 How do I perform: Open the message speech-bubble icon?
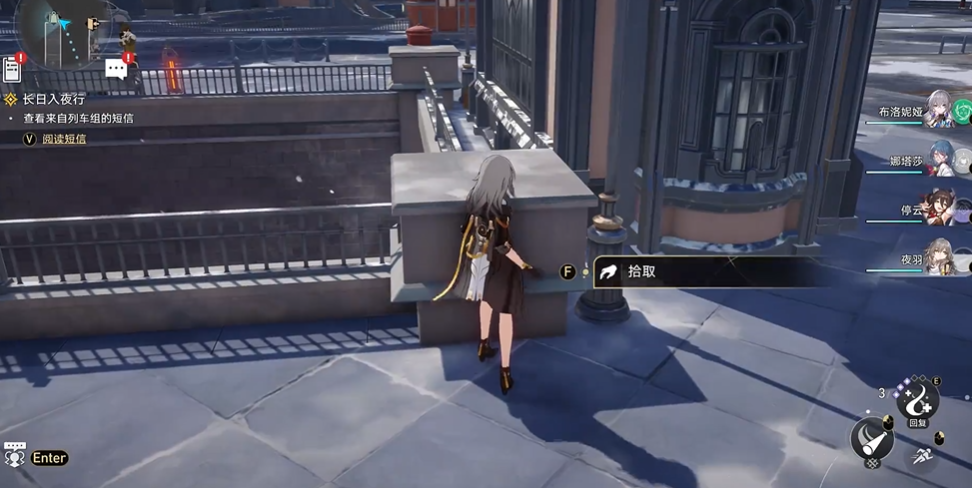click(x=117, y=68)
